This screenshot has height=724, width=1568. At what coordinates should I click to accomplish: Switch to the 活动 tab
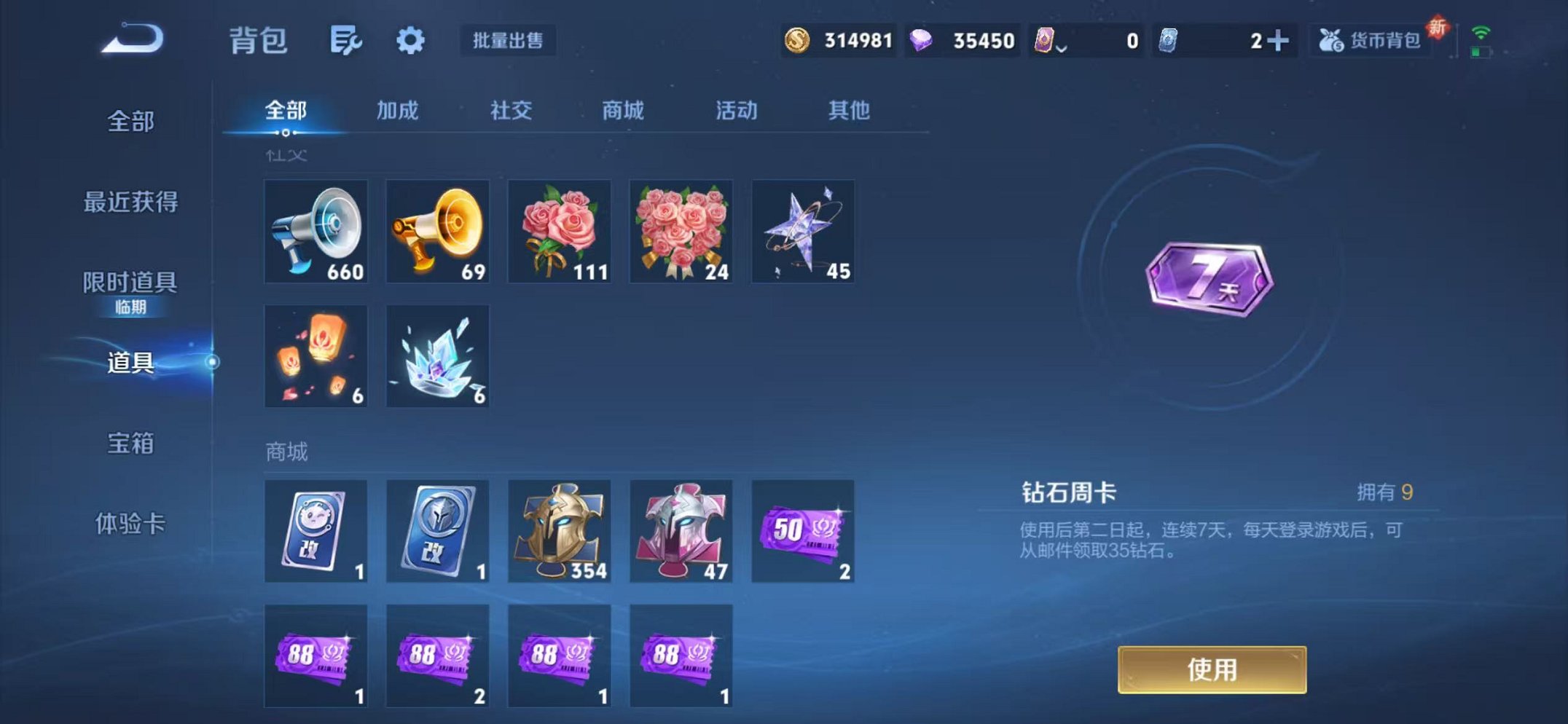[736, 111]
